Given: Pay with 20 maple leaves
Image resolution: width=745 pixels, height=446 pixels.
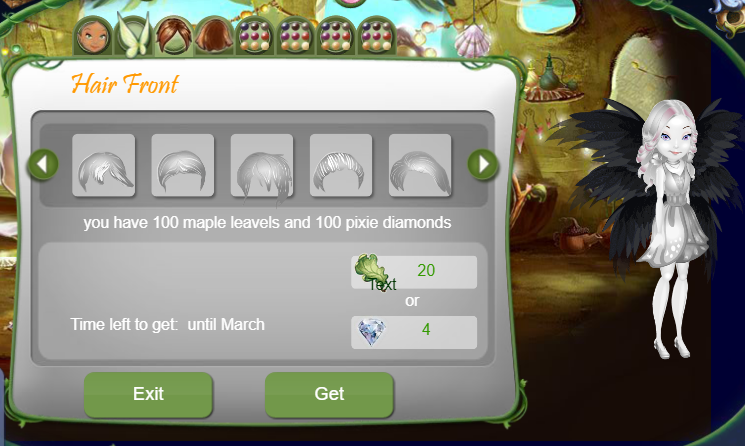Looking at the screenshot, I should [414, 272].
